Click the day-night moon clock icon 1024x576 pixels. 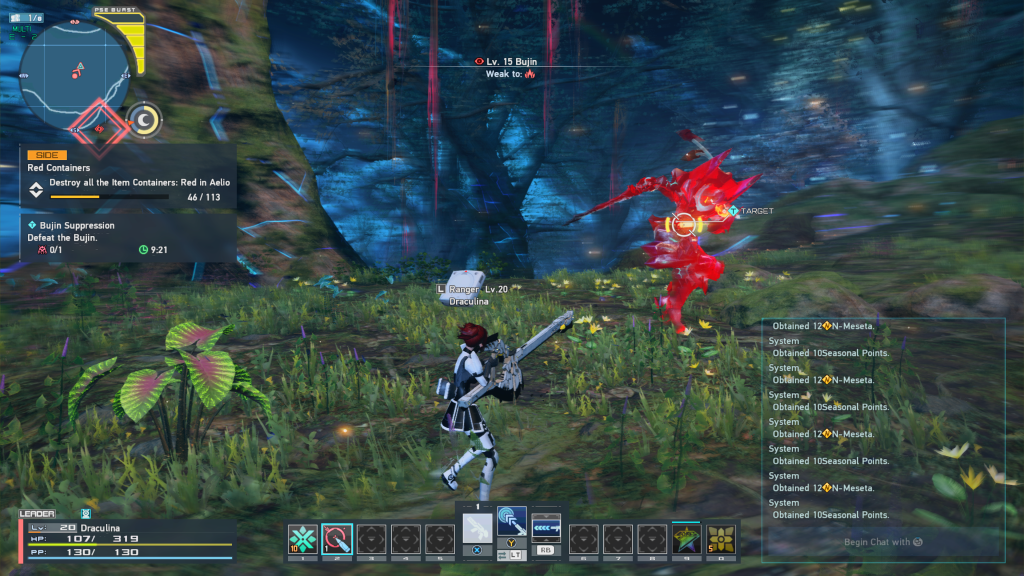(x=146, y=120)
